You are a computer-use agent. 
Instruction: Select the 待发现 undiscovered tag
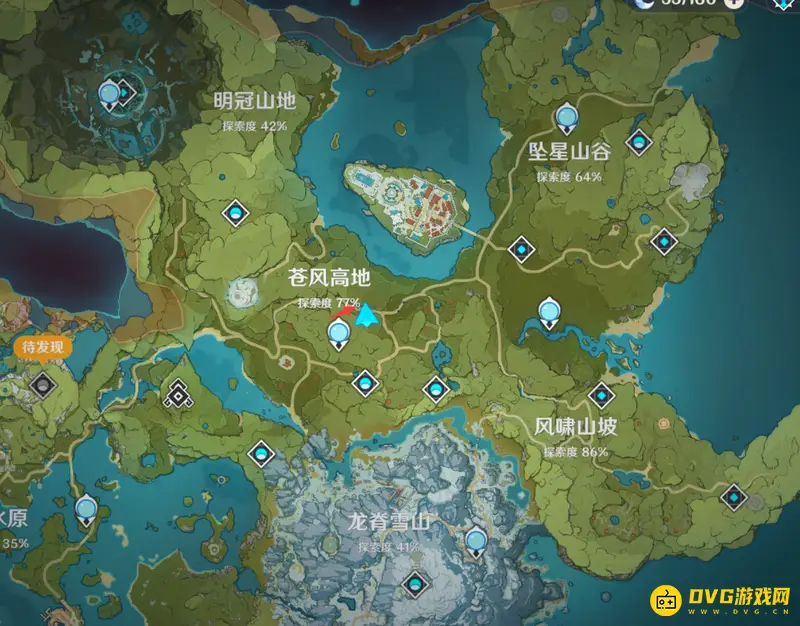[x=42, y=348]
